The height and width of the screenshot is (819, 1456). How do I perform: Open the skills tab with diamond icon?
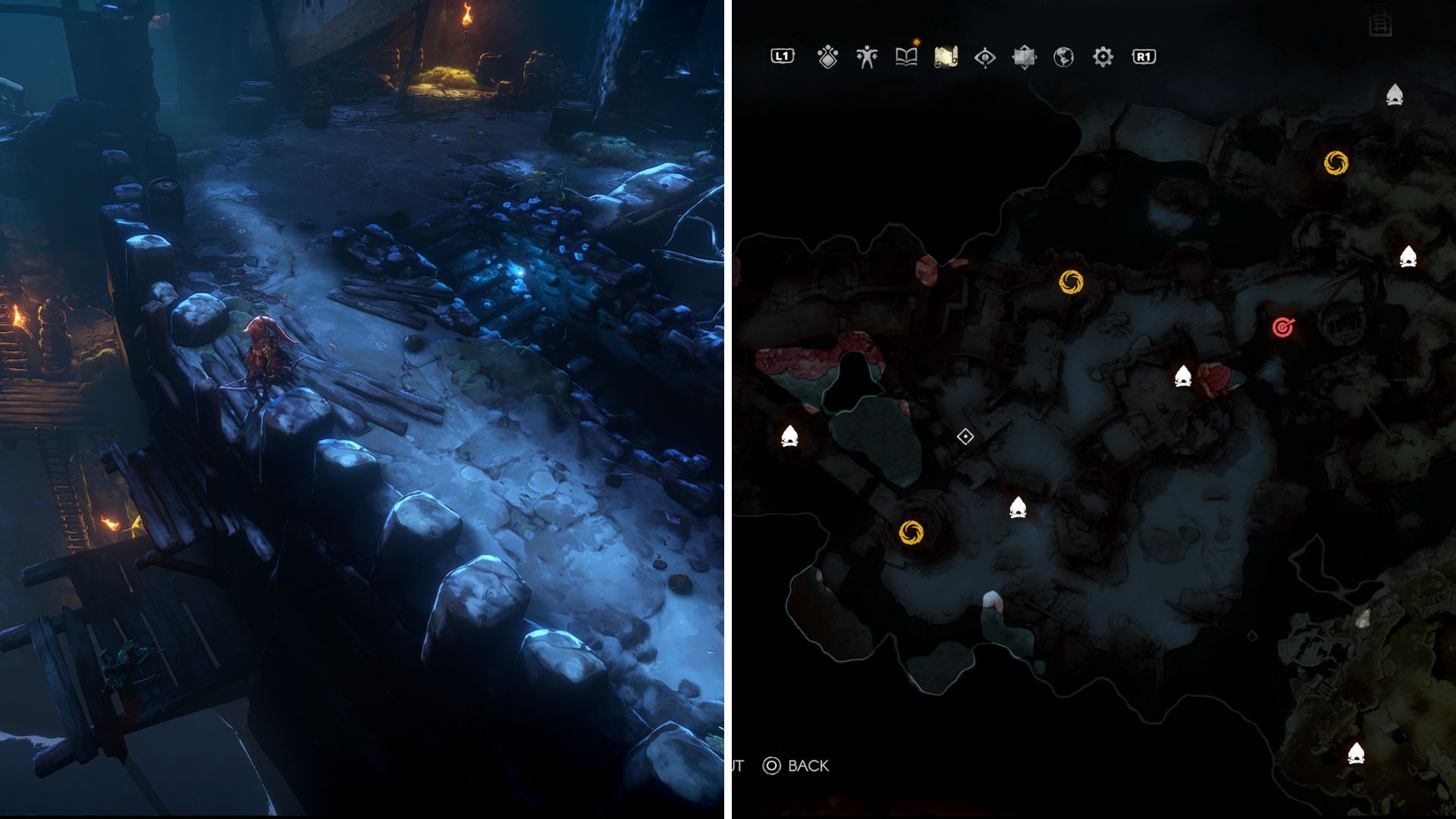click(x=827, y=57)
